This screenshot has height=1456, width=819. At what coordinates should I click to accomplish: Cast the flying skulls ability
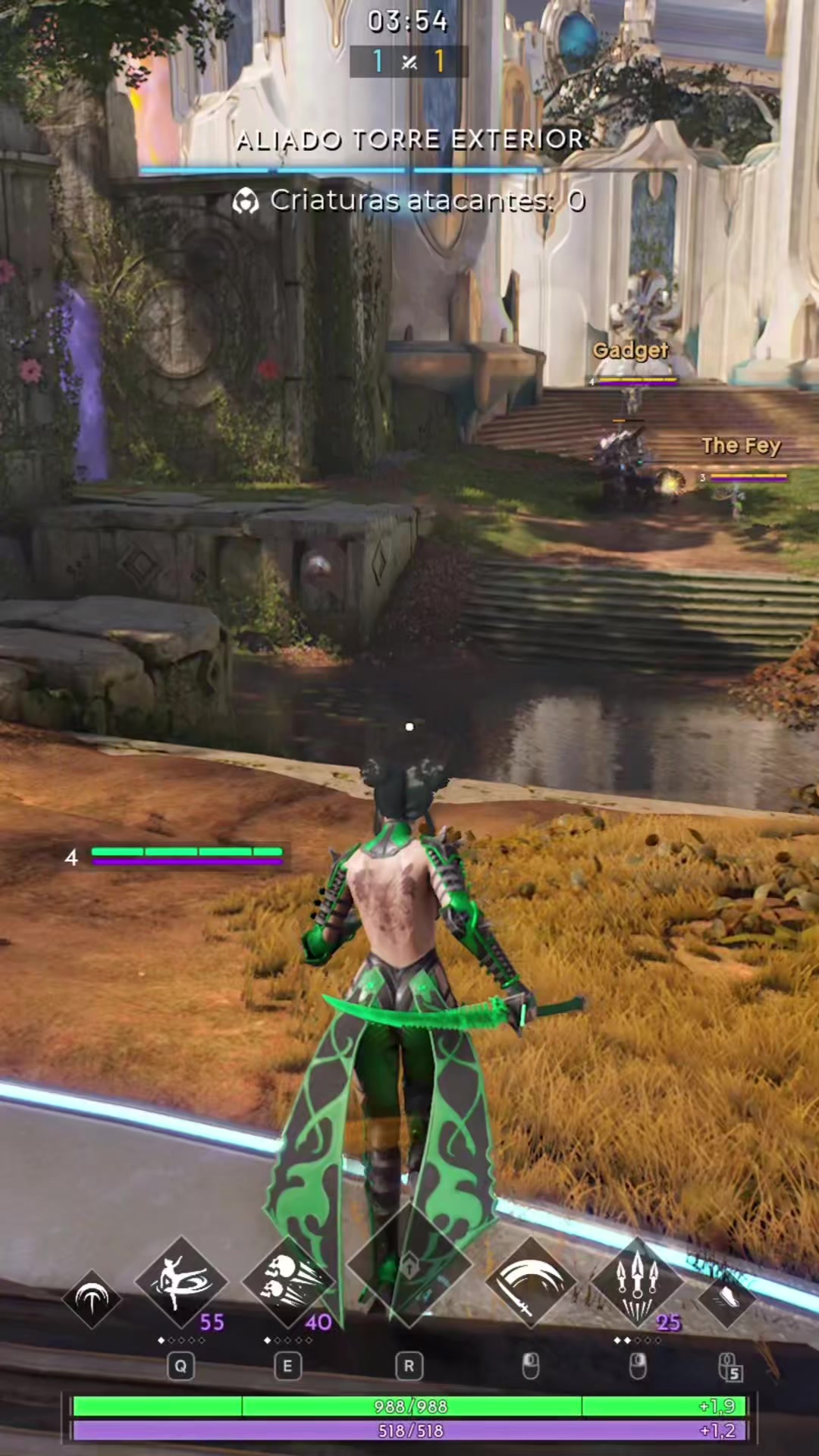coord(287,1282)
